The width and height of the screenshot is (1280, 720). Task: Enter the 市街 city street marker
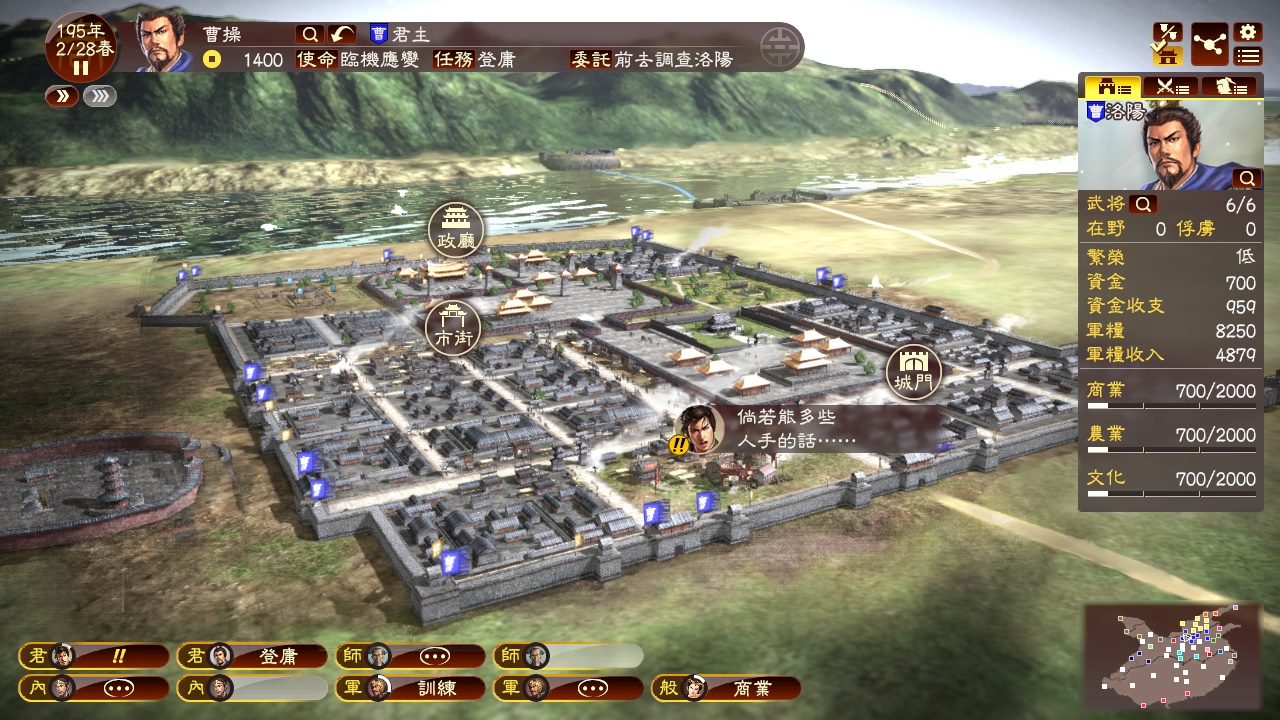(x=453, y=328)
